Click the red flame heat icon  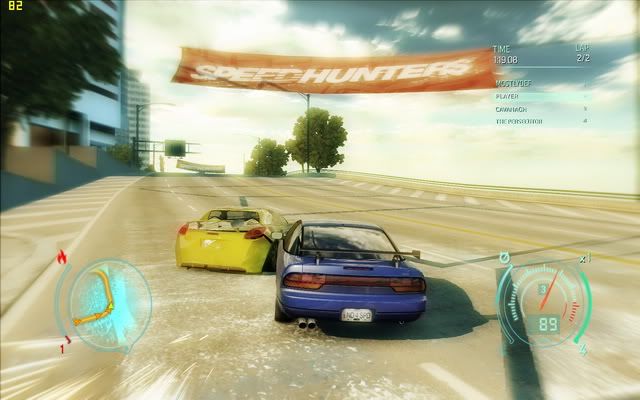click(x=64, y=258)
